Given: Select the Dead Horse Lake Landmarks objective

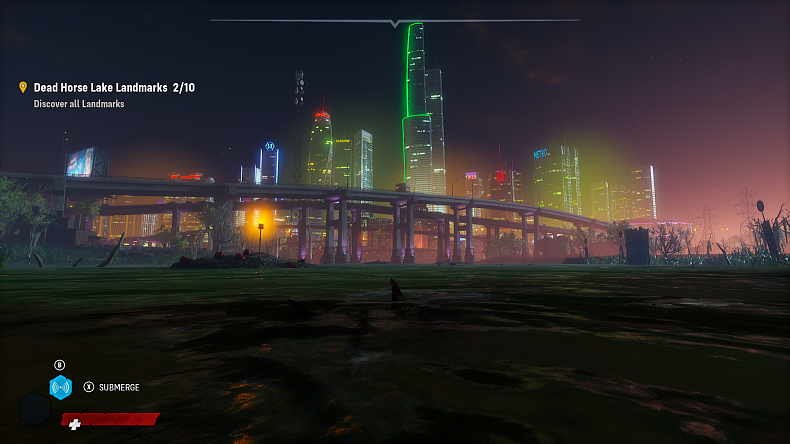Looking at the screenshot, I should 113,88.
